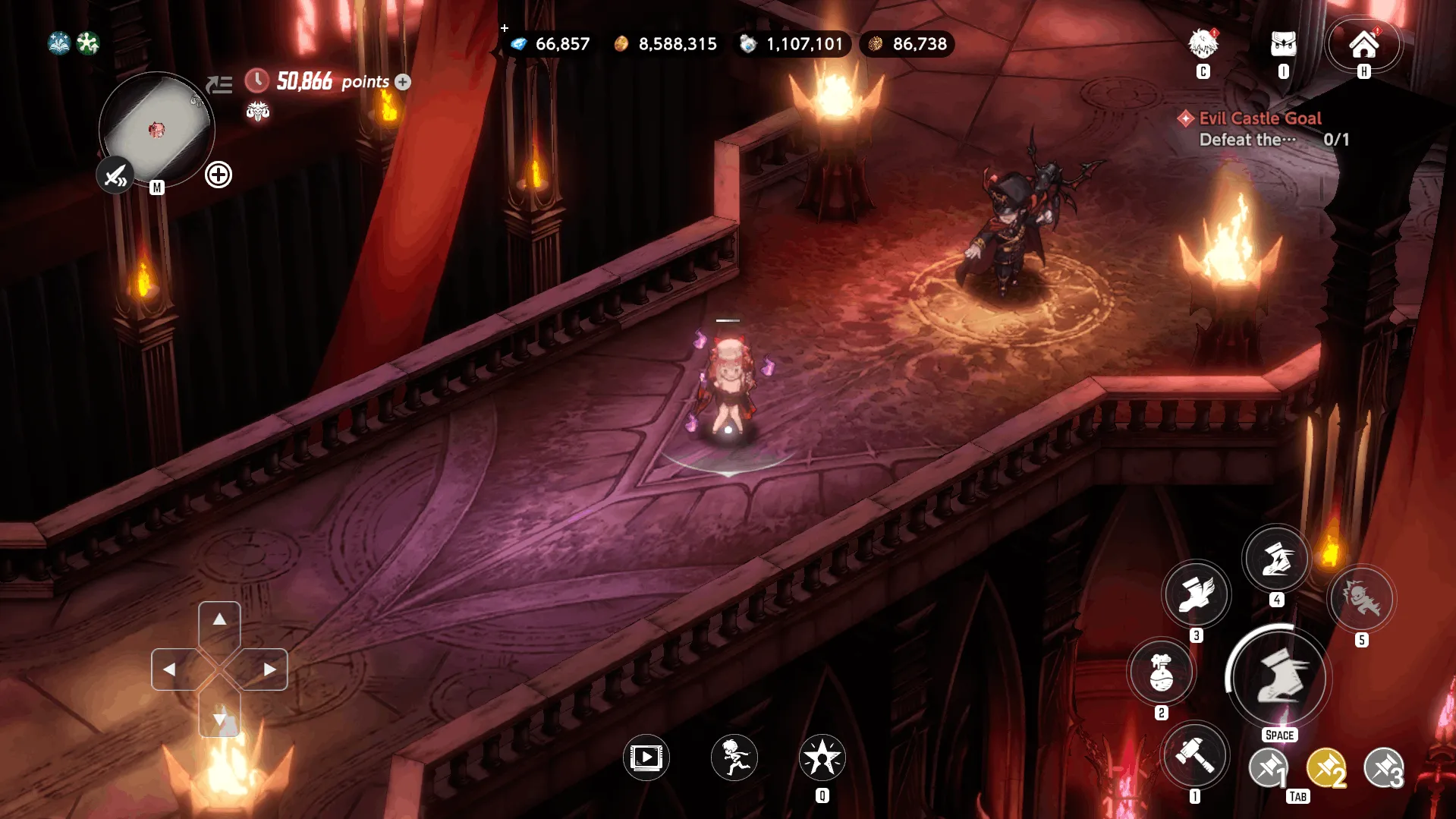
Task: Tap the minimap plus zoom button
Action: click(219, 175)
